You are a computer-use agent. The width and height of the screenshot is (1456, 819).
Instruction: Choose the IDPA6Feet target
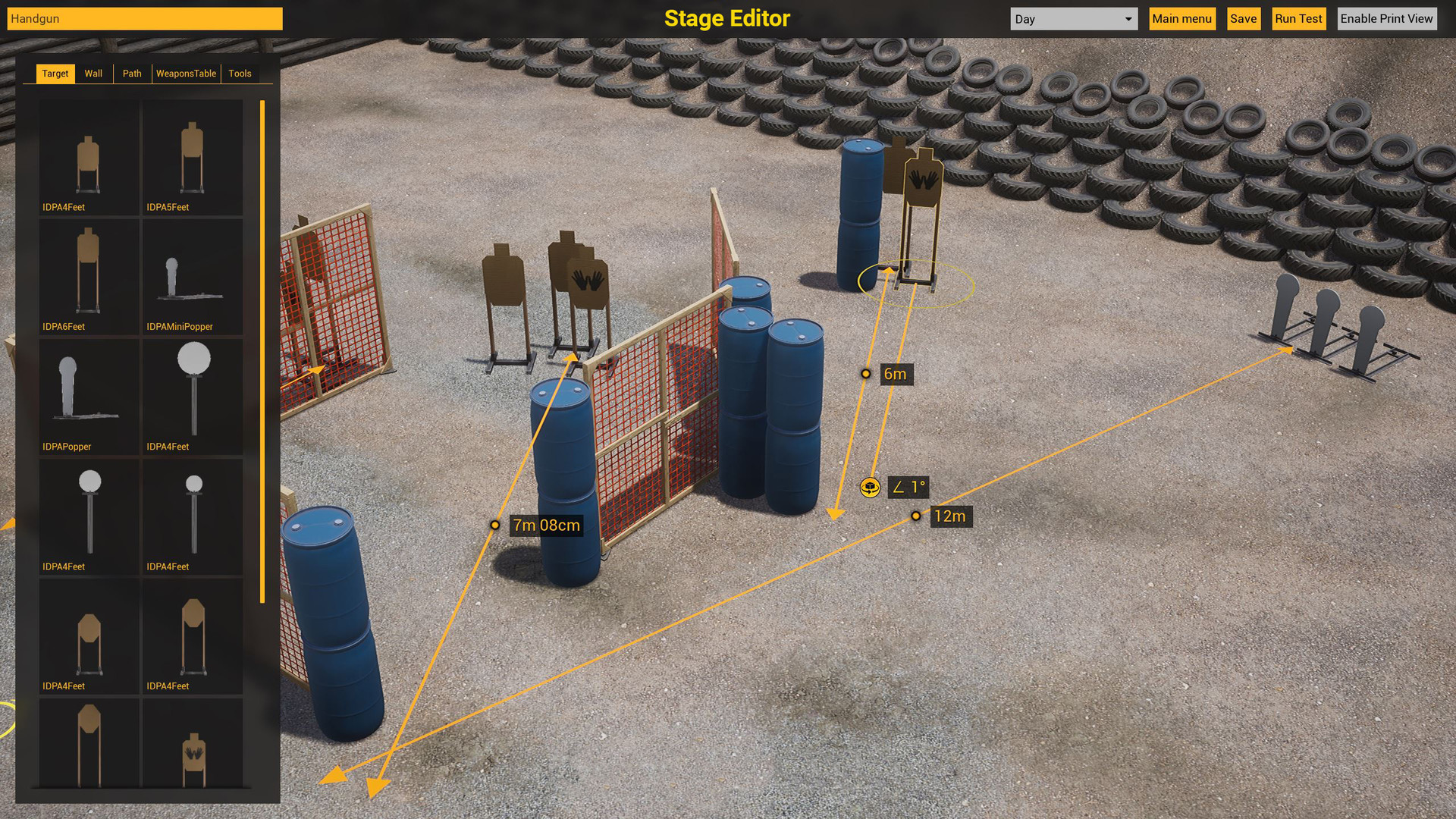coord(89,275)
